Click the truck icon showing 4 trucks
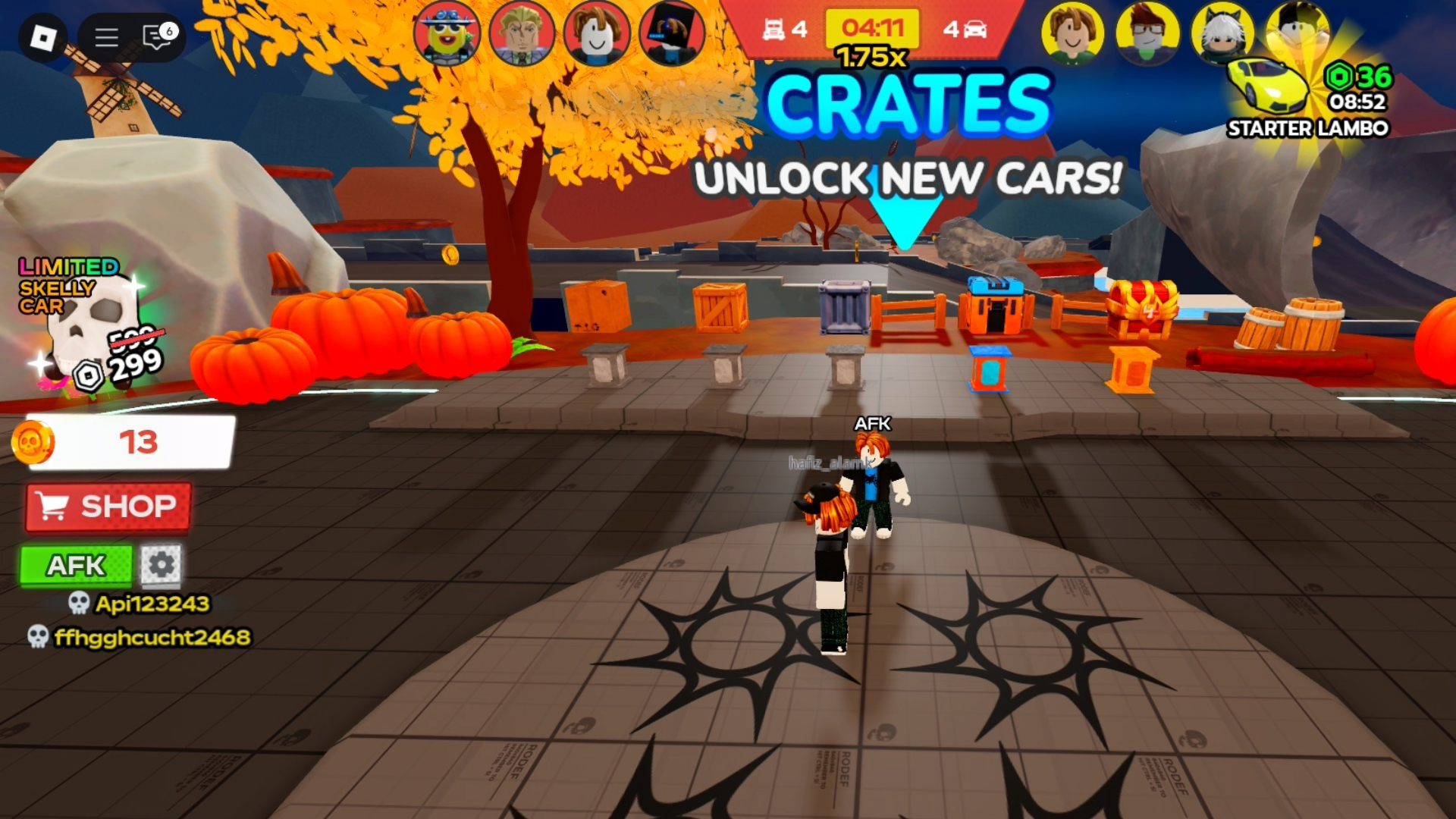This screenshot has width=1456, height=819. tap(774, 27)
